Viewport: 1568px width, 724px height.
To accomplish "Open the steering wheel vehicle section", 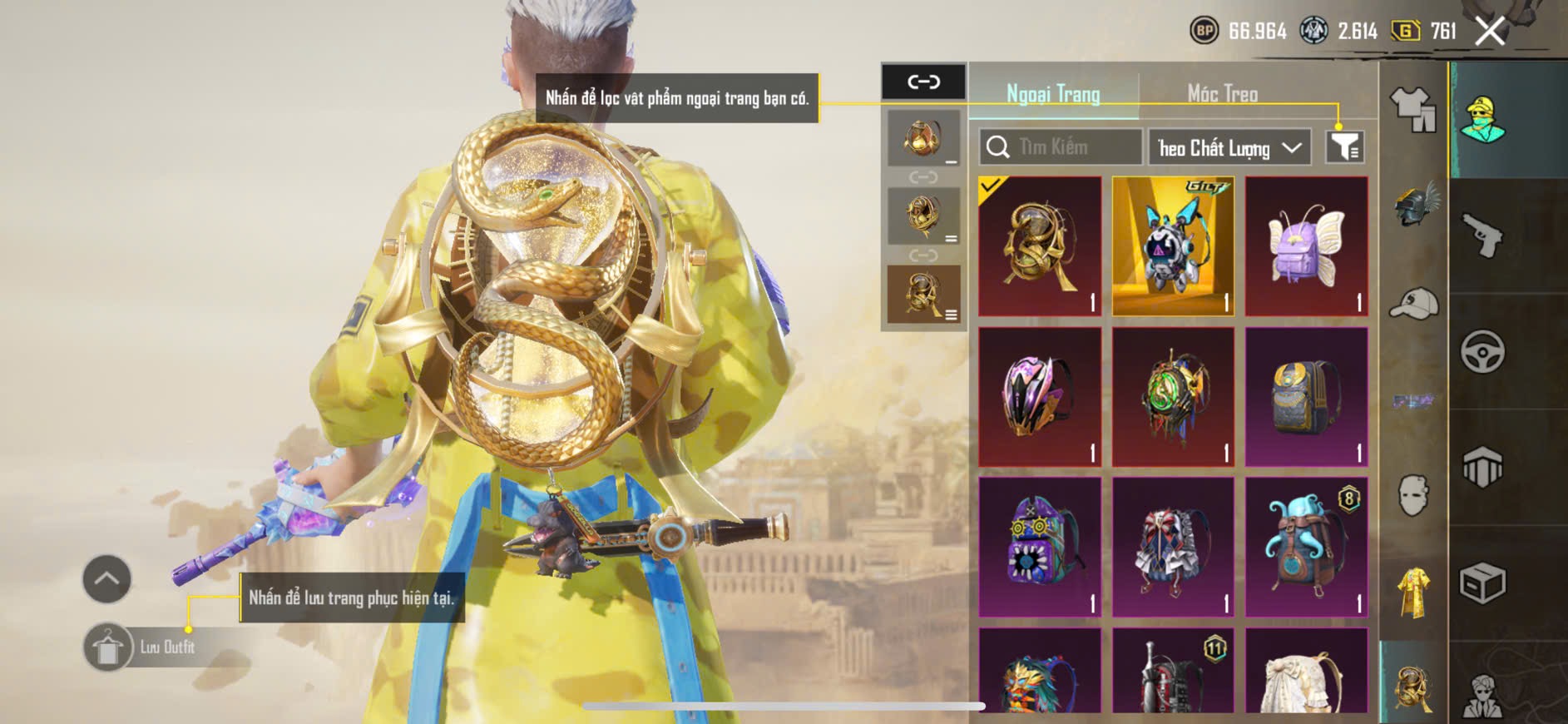I will click(x=1483, y=351).
